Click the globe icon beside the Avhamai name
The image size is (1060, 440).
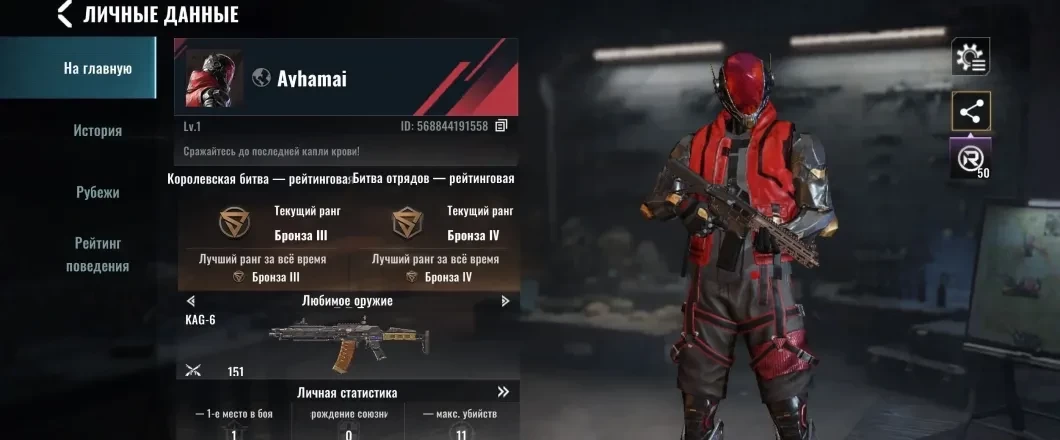(261, 78)
